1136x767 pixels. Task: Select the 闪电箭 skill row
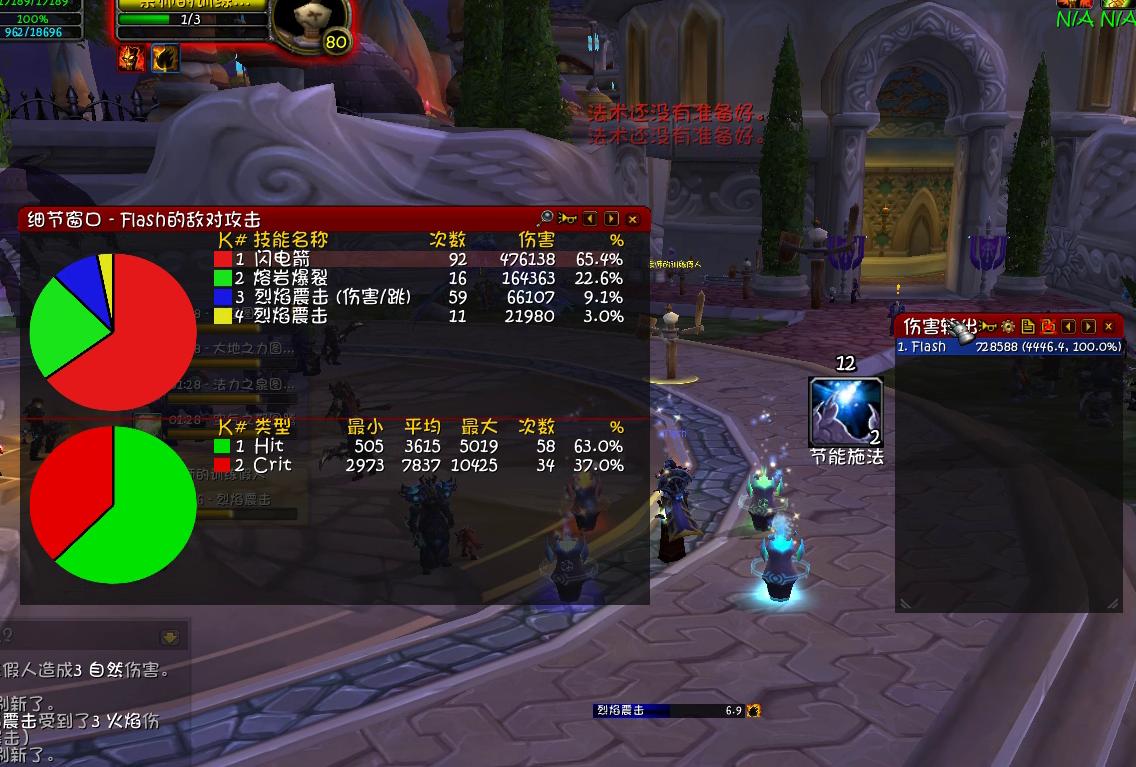pyautogui.click(x=420, y=259)
